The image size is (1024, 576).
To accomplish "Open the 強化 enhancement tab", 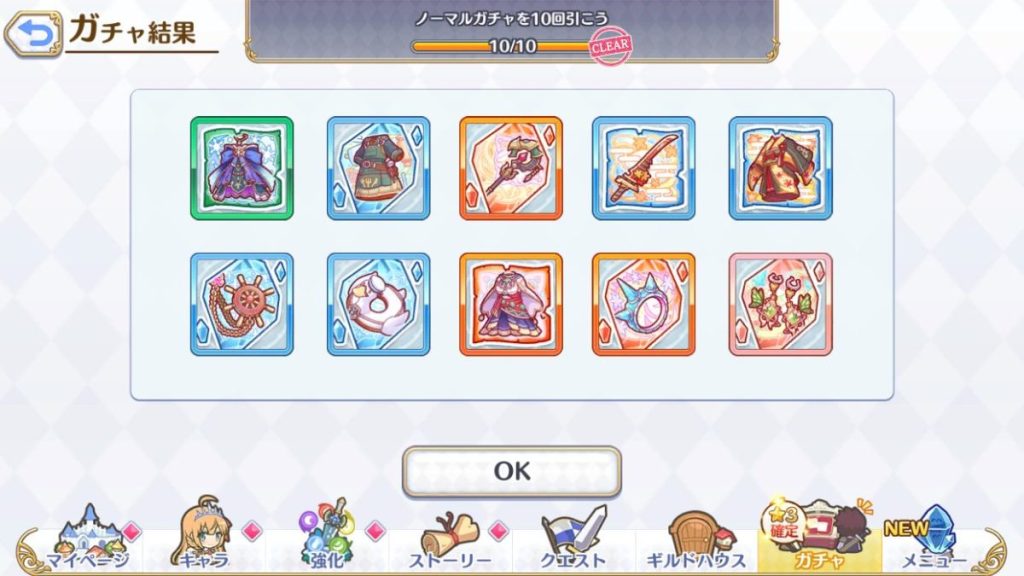I will (326, 538).
